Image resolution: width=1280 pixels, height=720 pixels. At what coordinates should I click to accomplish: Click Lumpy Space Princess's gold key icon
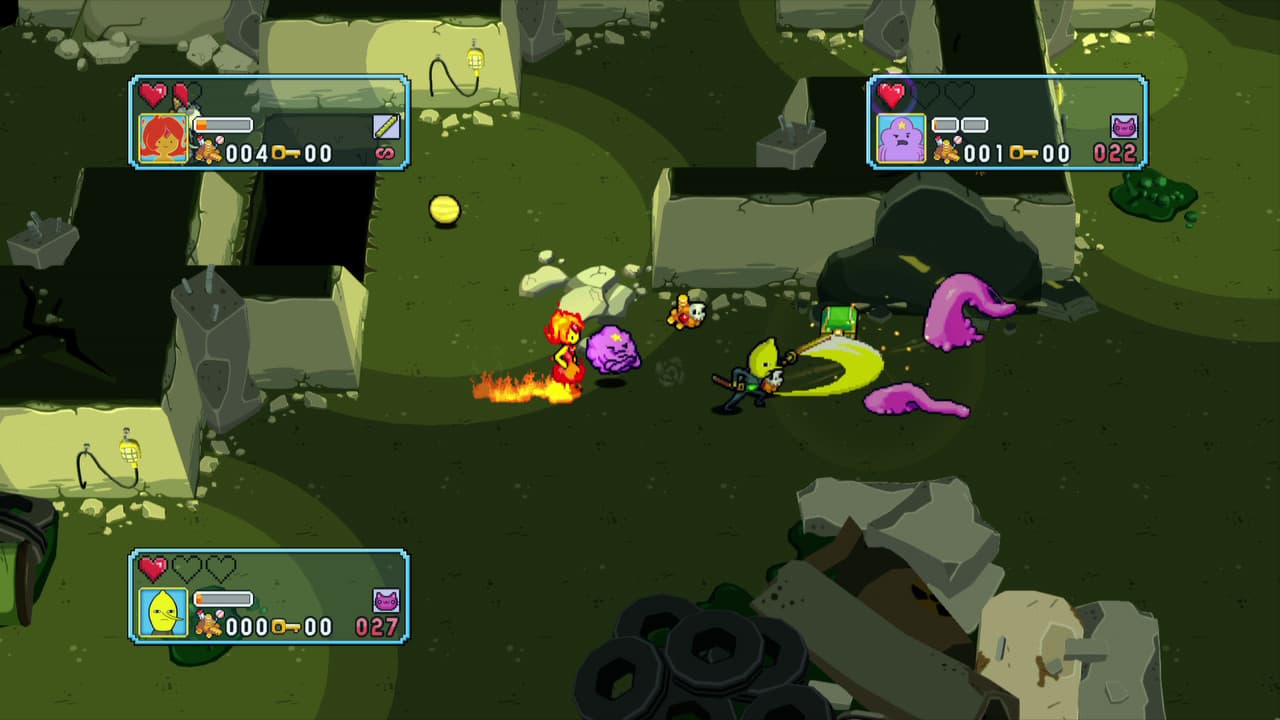pos(1023,153)
